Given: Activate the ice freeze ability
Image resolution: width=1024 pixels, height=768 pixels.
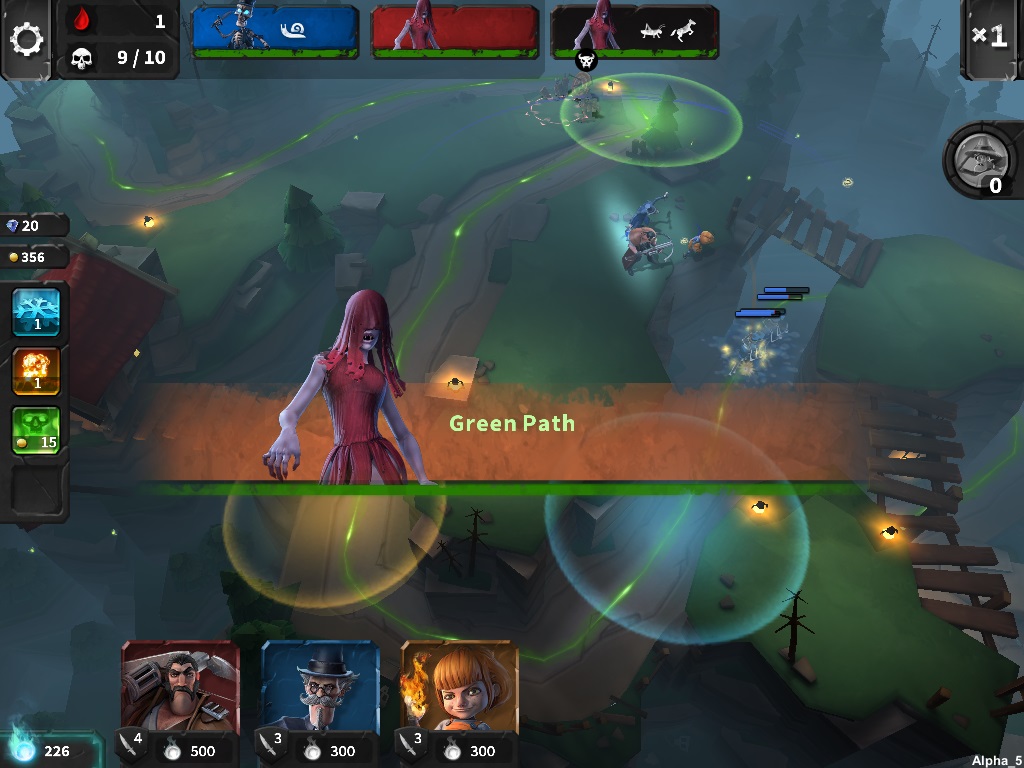Looking at the screenshot, I should click(36, 311).
